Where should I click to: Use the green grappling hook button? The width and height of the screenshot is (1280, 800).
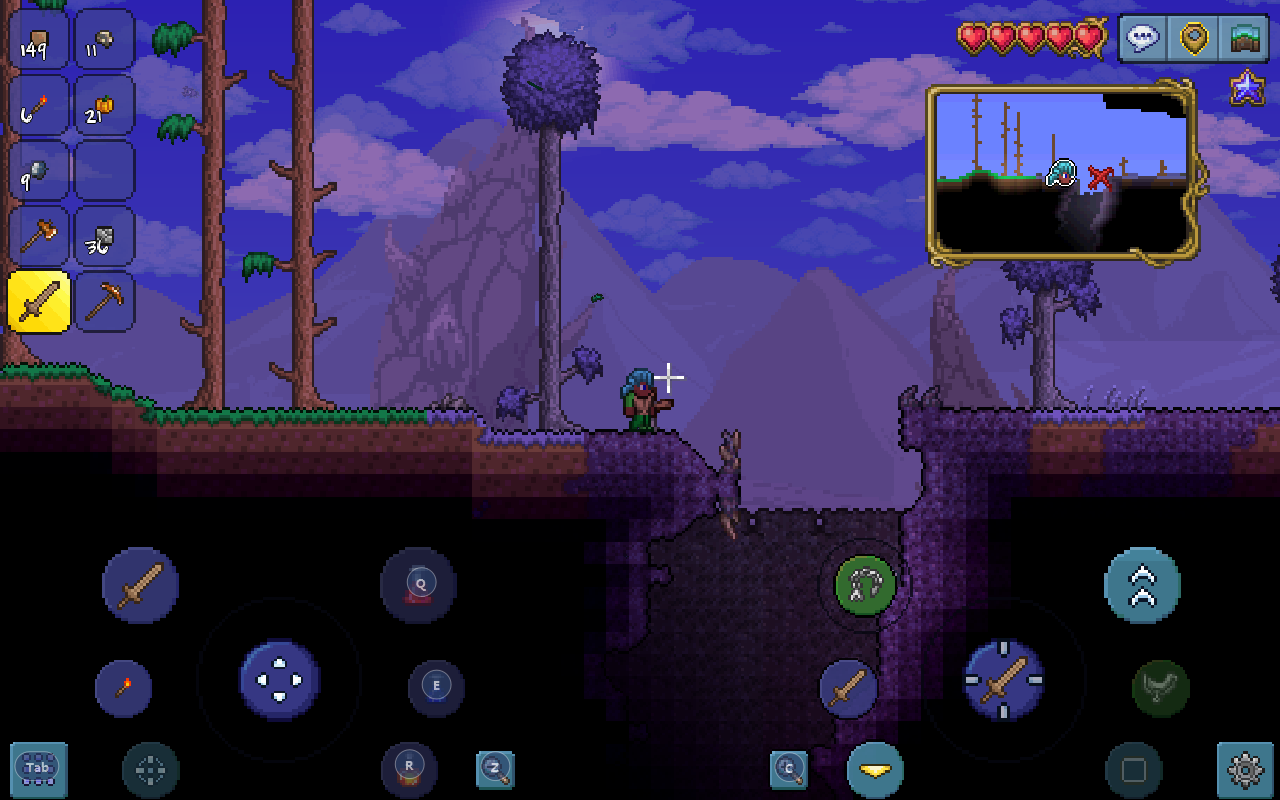tap(865, 585)
